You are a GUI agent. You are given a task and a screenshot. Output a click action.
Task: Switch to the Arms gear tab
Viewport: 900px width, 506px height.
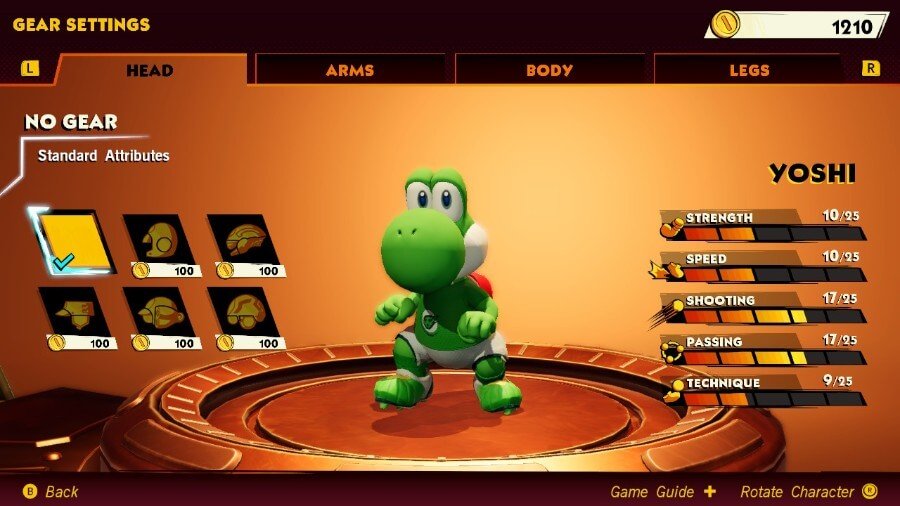point(349,70)
